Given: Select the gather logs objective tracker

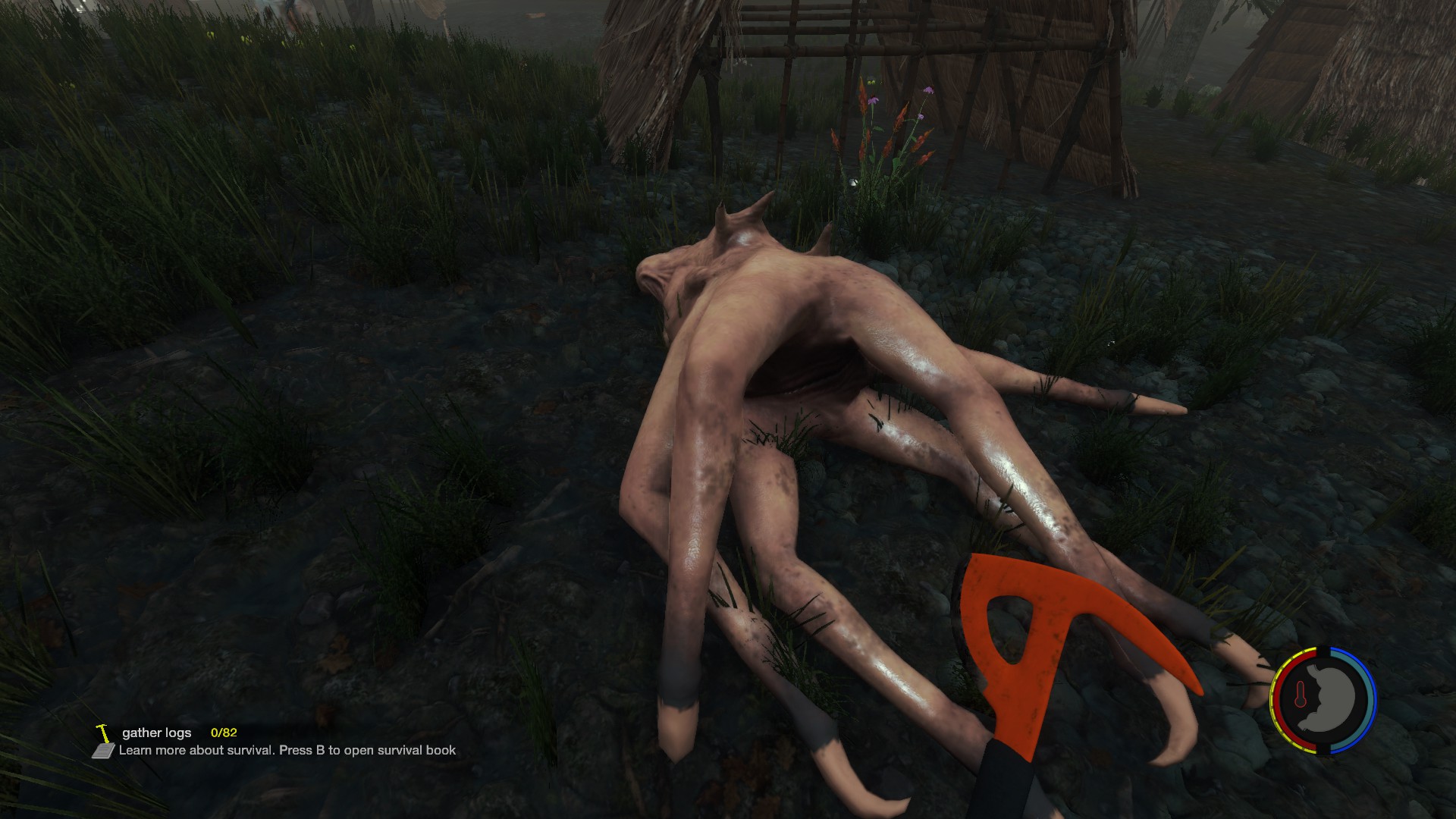Looking at the screenshot, I should pos(157,733).
